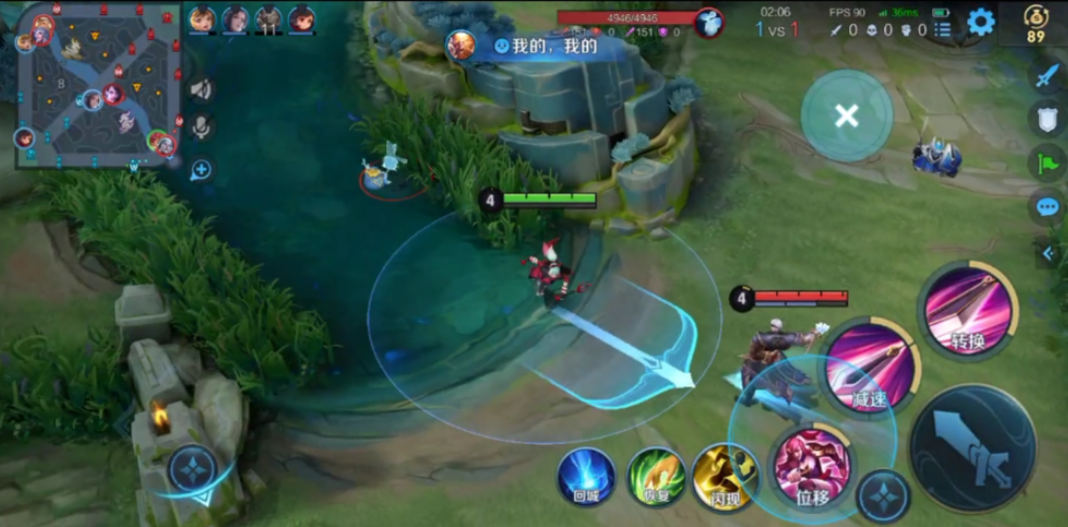Open the quick chat bubble
This screenshot has width=1068, height=527.
(1047, 207)
